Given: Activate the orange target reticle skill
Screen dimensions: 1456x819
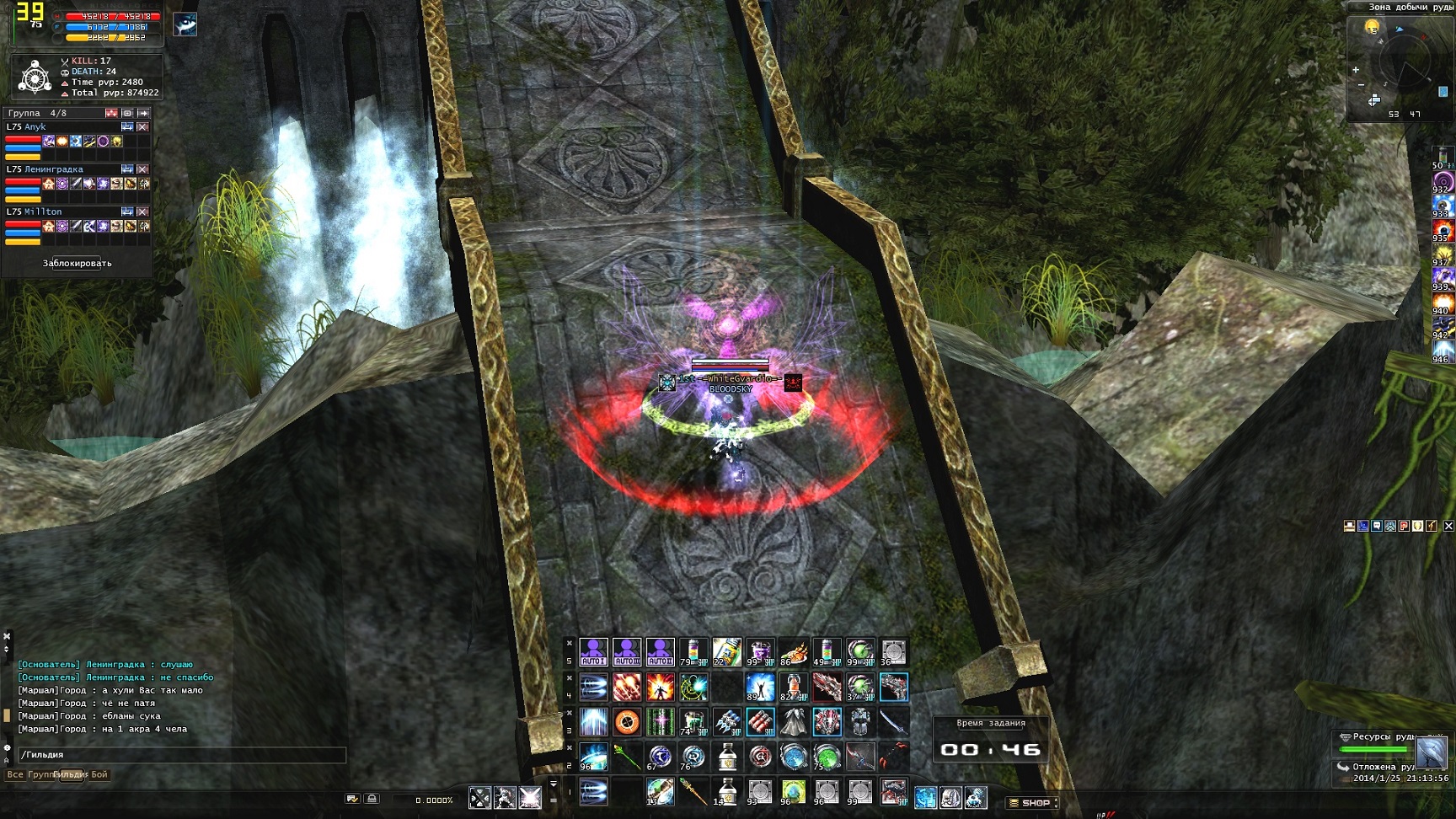Looking at the screenshot, I should [627, 722].
